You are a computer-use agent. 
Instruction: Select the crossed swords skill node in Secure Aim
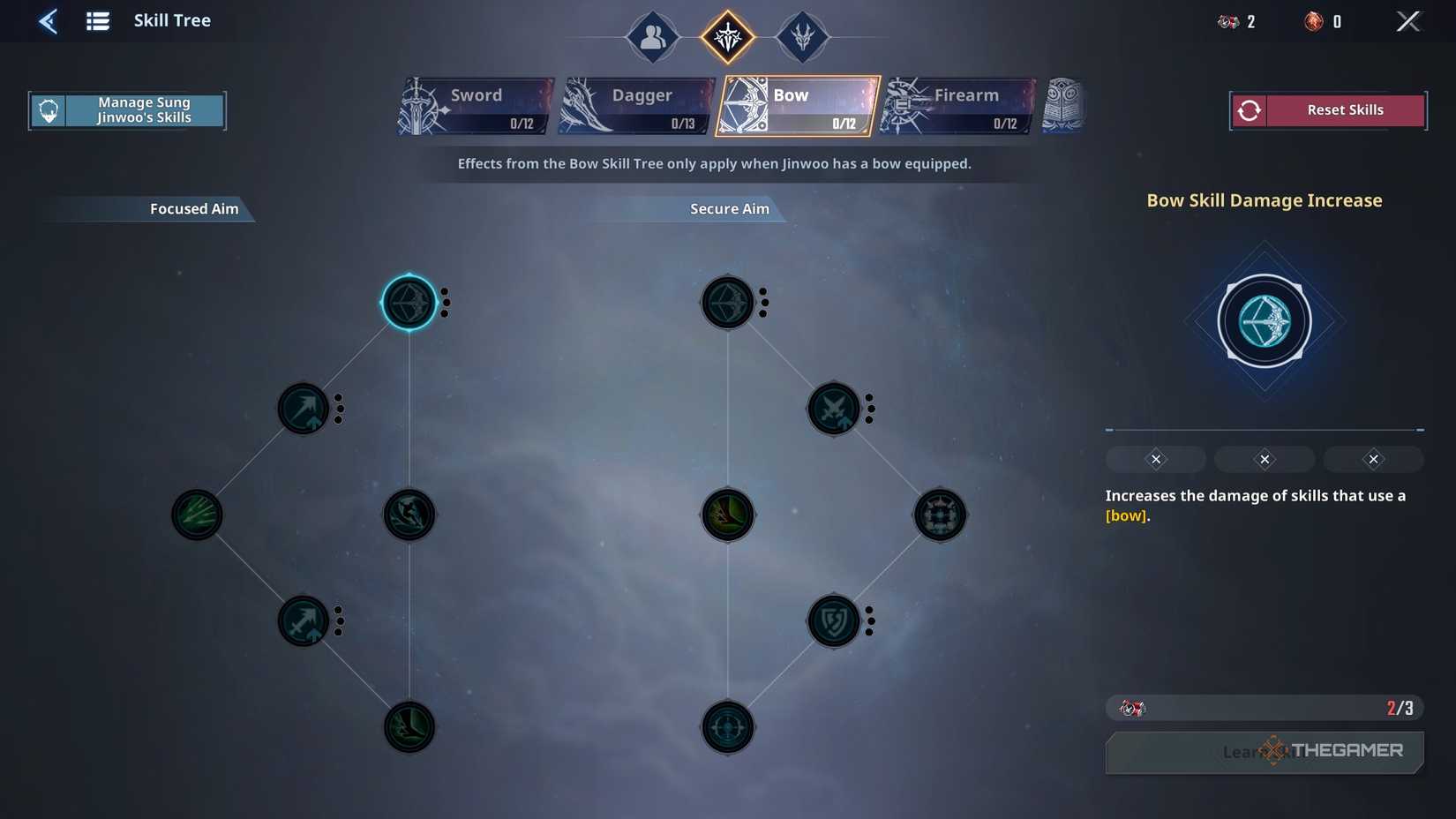tap(834, 409)
